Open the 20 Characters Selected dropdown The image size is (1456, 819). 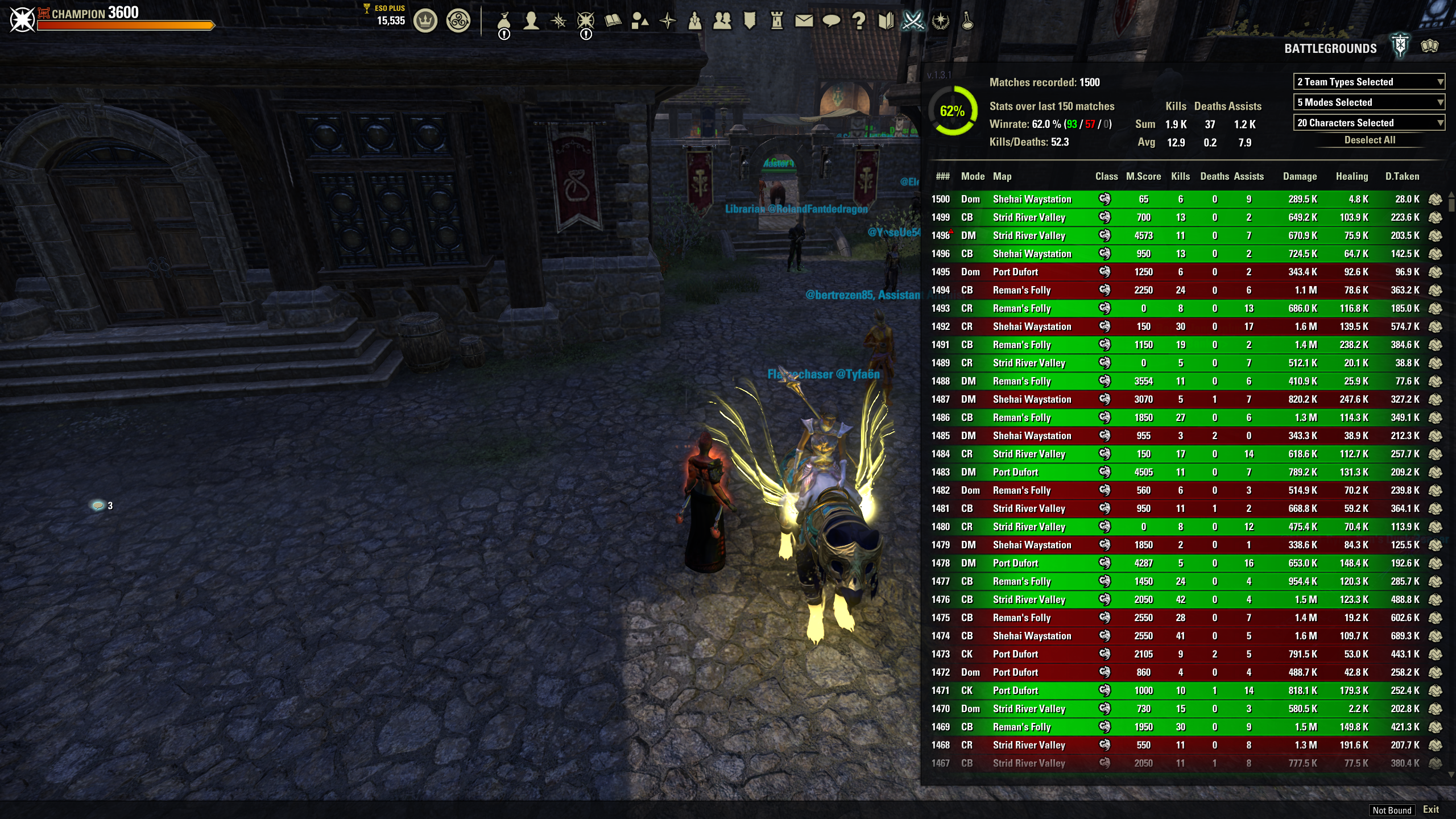click(1368, 123)
